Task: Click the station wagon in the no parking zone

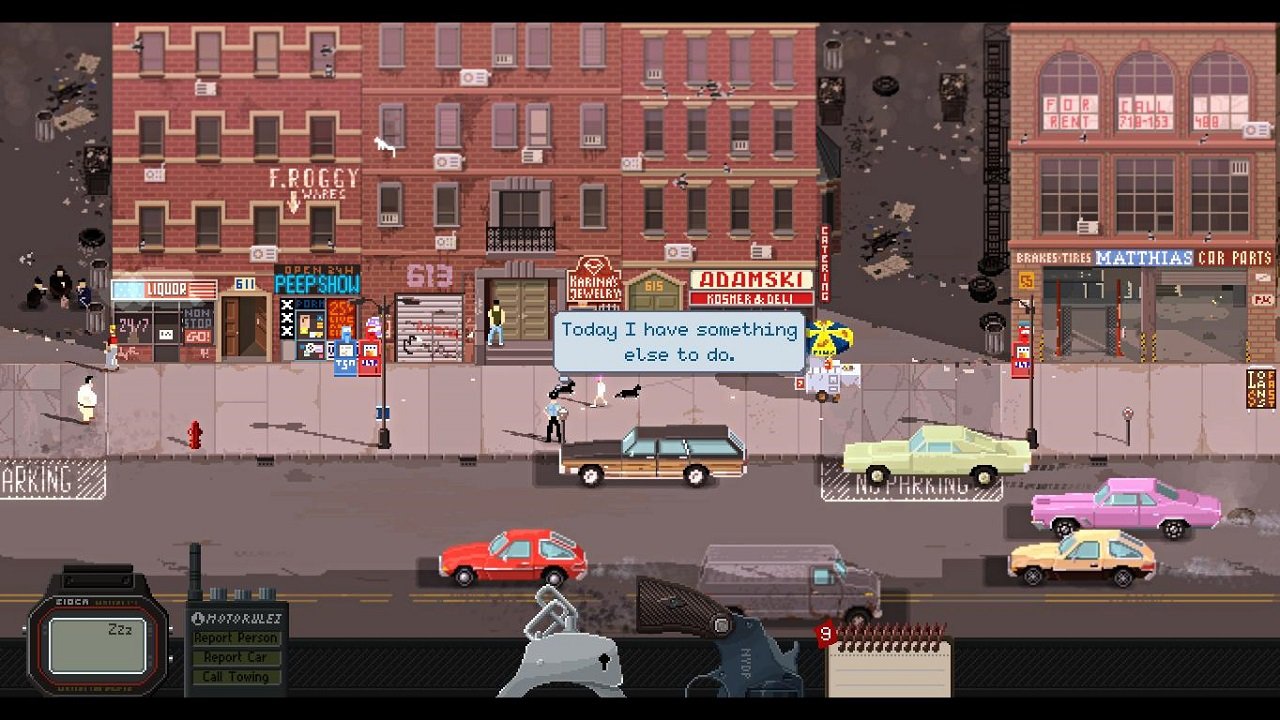Action: (935, 455)
